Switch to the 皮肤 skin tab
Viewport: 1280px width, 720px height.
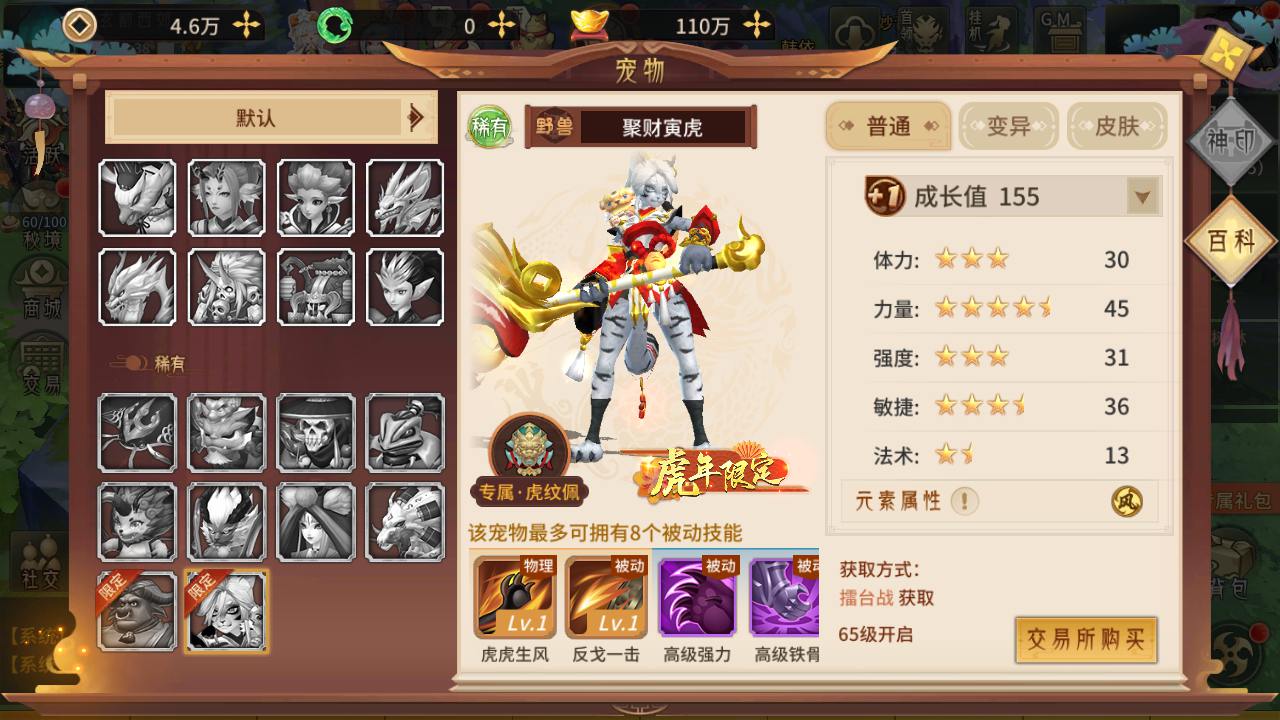point(1117,126)
